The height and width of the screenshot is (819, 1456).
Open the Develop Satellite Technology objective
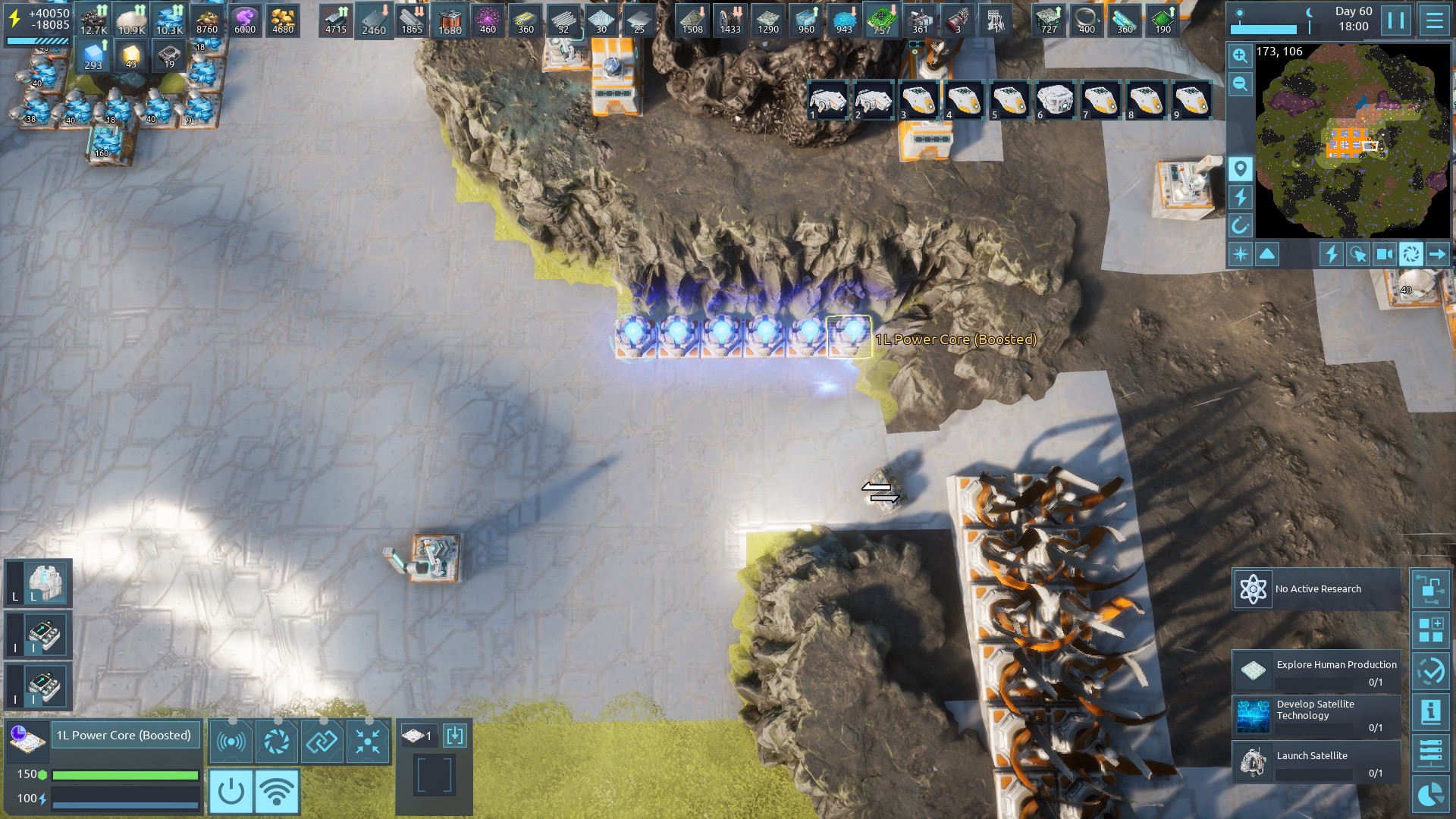click(1316, 717)
